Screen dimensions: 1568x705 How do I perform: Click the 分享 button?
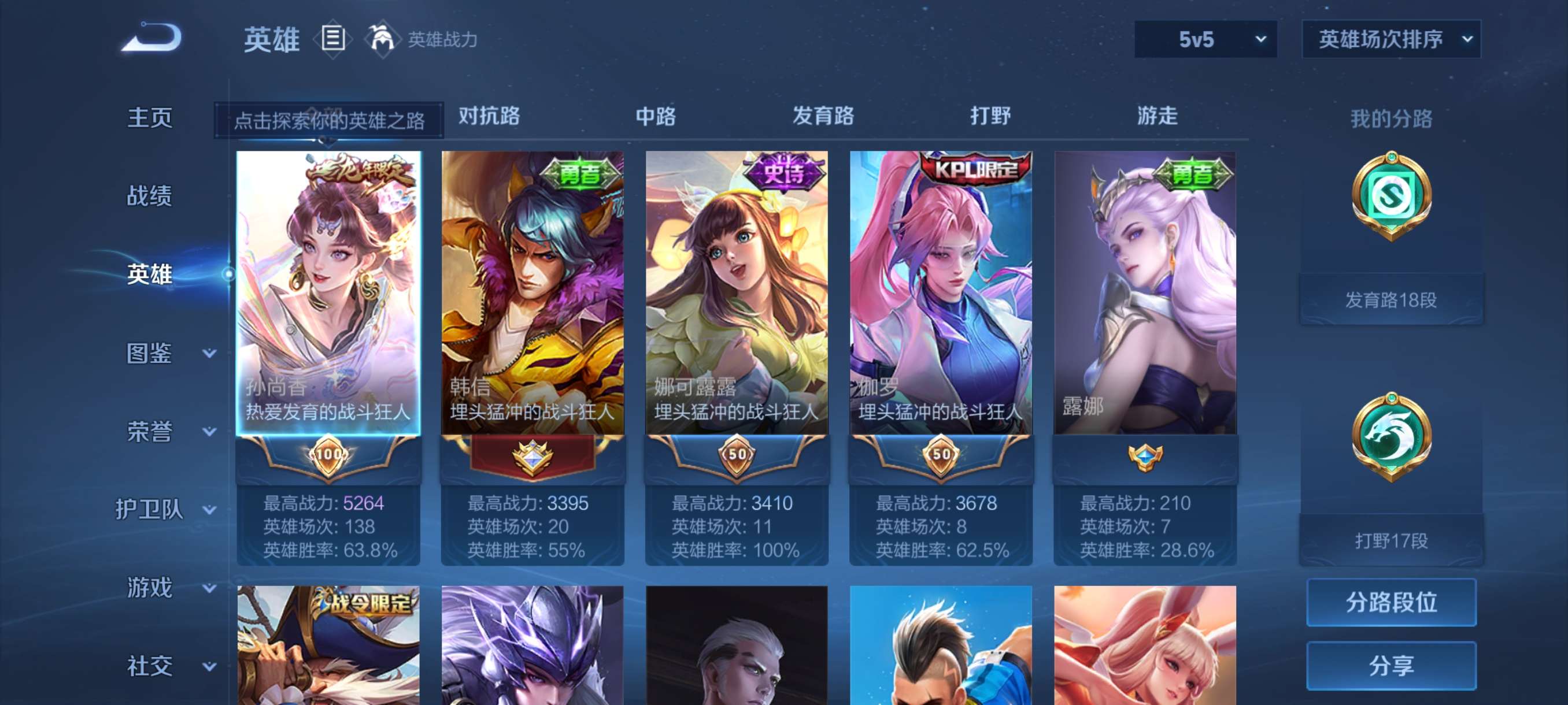(x=1392, y=666)
